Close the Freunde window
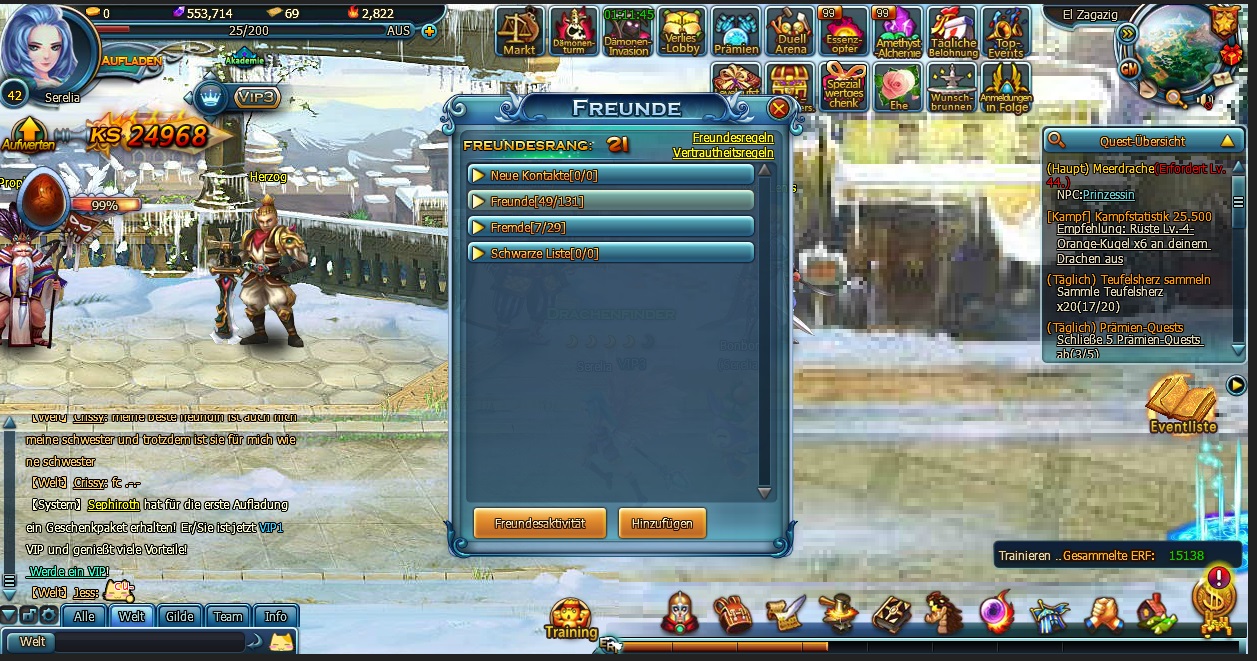 click(x=778, y=109)
